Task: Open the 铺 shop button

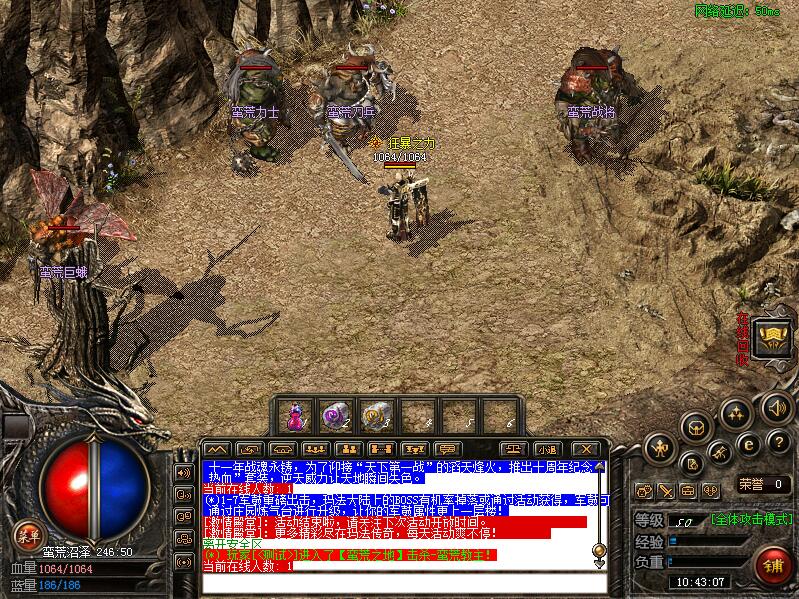Action: pos(772,564)
